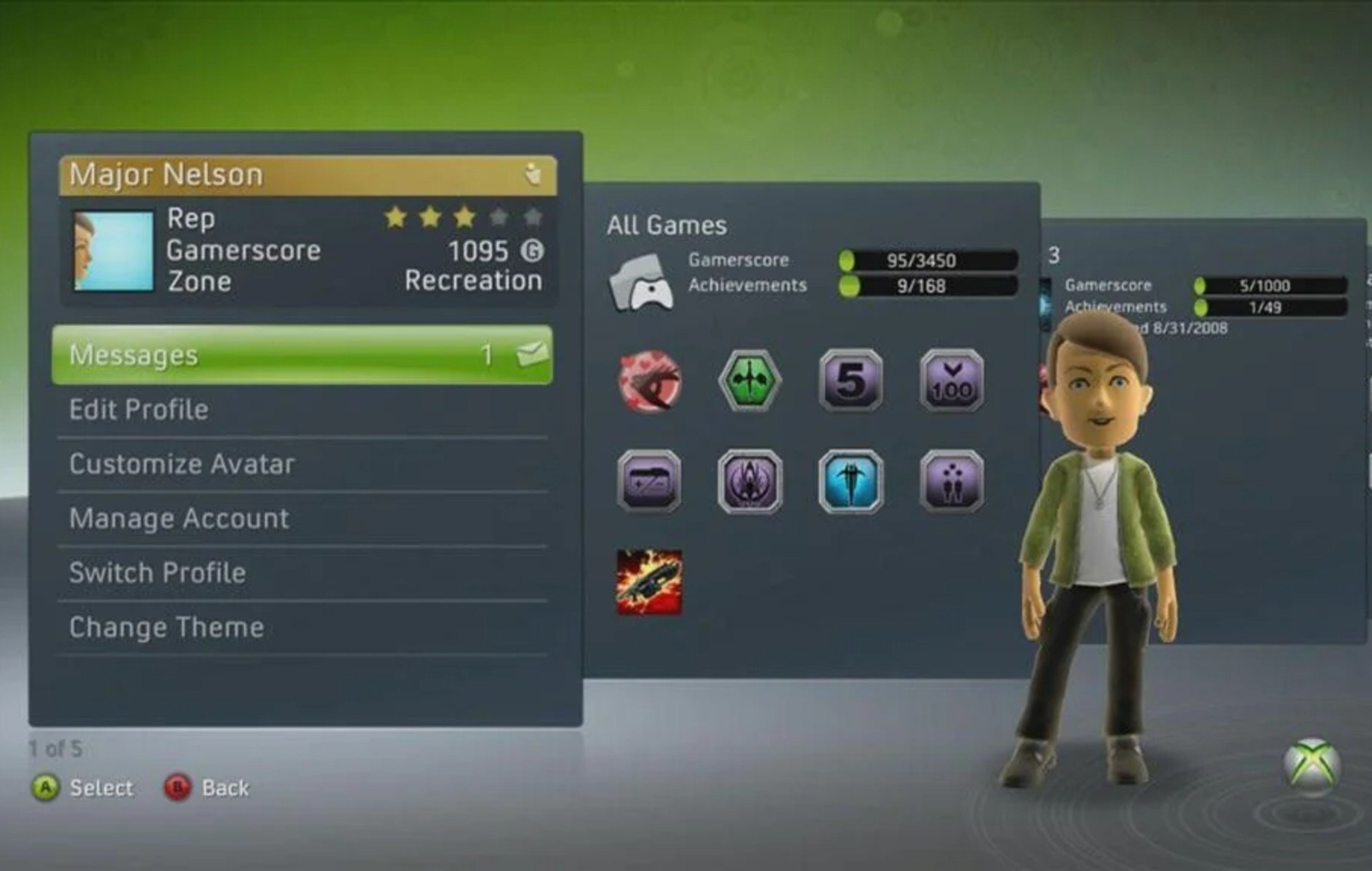Select Edit Profile

pyautogui.click(x=302, y=409)
